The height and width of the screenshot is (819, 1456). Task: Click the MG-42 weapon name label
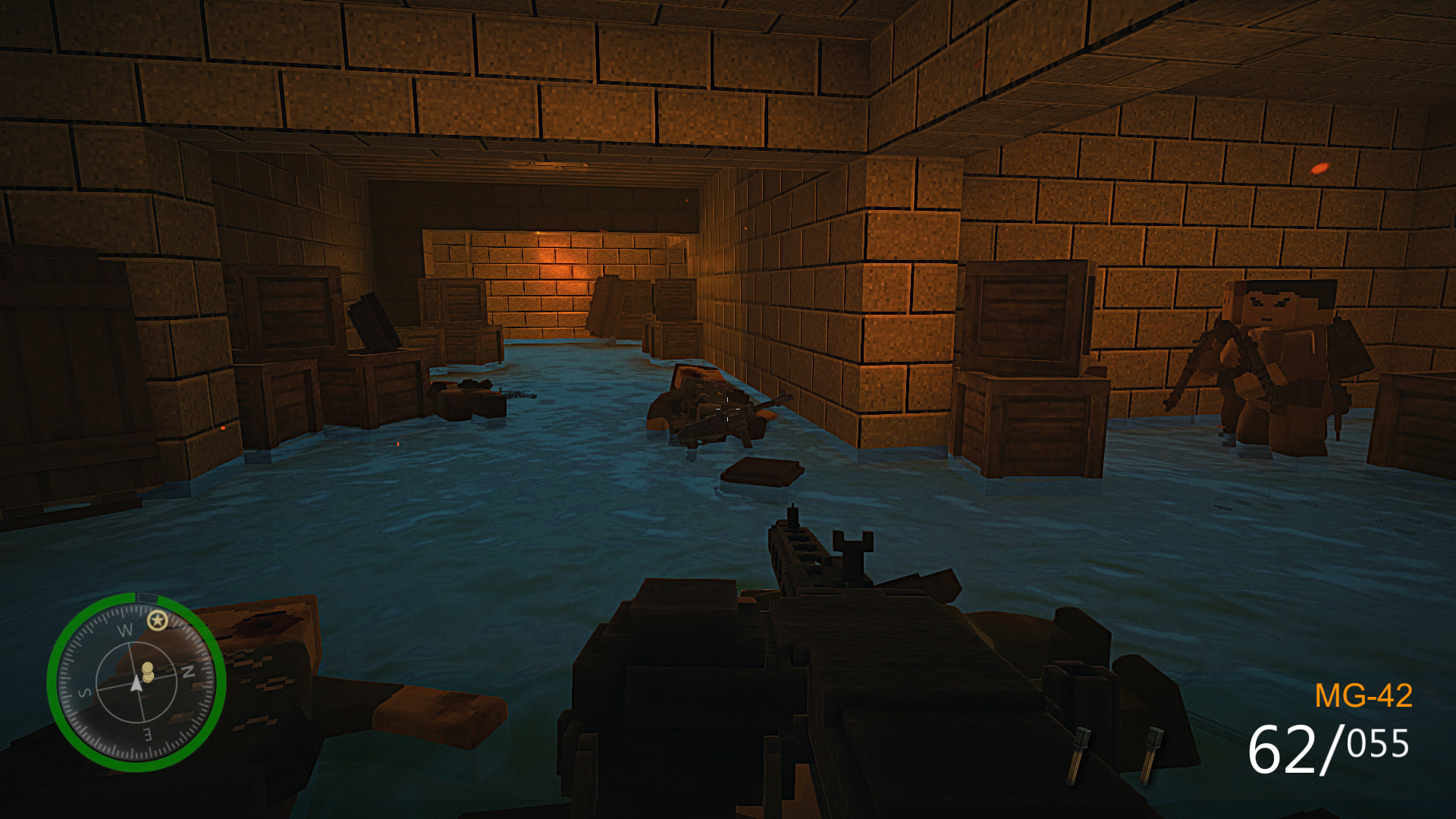pos(1363,695)
